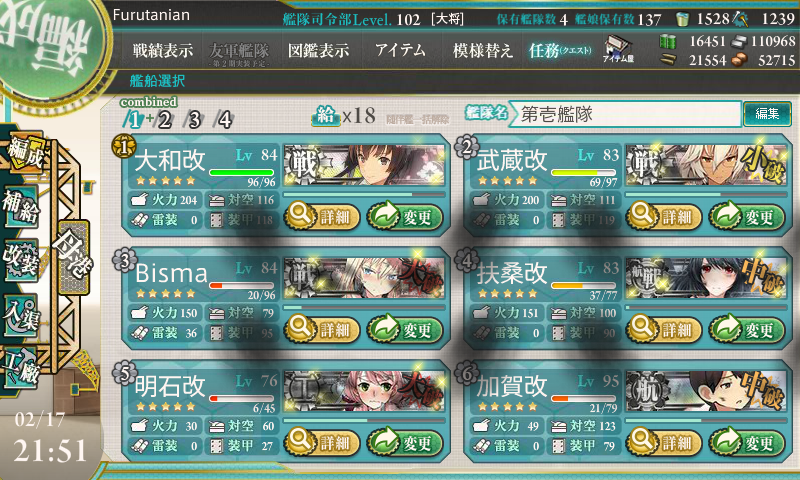This screenshot has width=800, height=480.
Task: Click the 編集 fleet name edit button
Action: pos(767,114)
